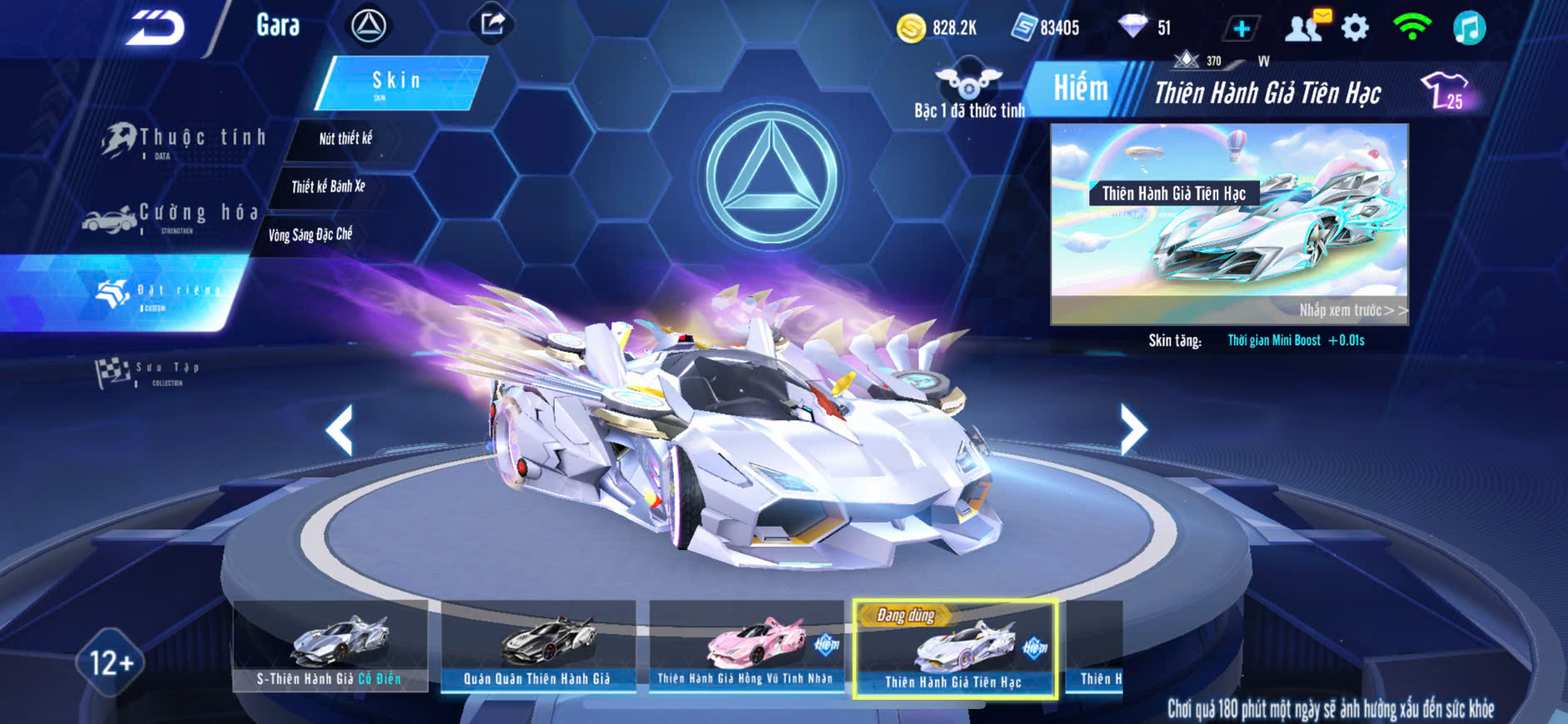Viewport: 1568px width, 724px height.
Task: Open the Skin tab
Action: (x=400, y=82)
